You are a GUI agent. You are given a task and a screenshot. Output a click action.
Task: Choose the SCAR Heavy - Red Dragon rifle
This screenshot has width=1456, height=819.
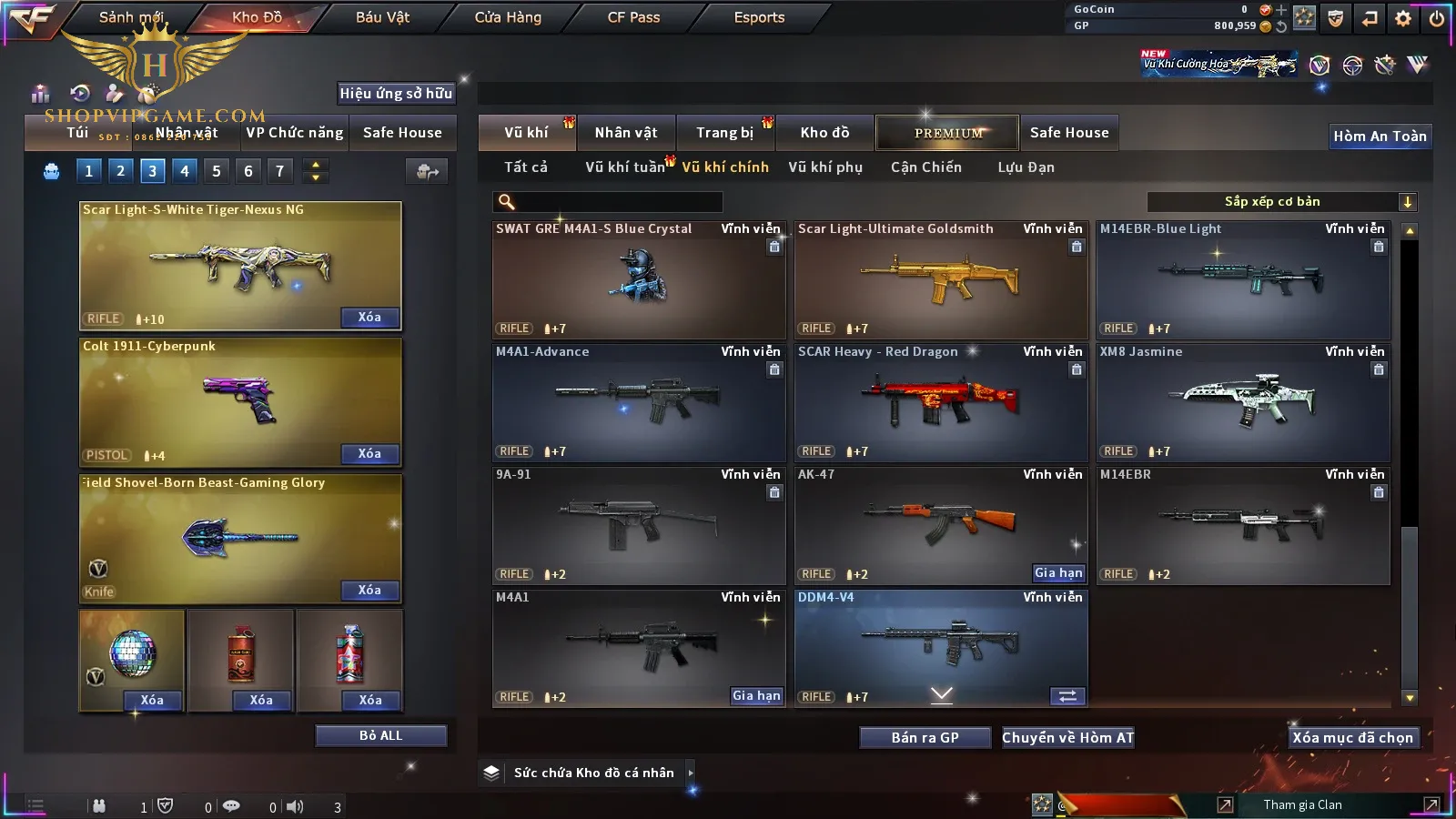pos(941,402)
